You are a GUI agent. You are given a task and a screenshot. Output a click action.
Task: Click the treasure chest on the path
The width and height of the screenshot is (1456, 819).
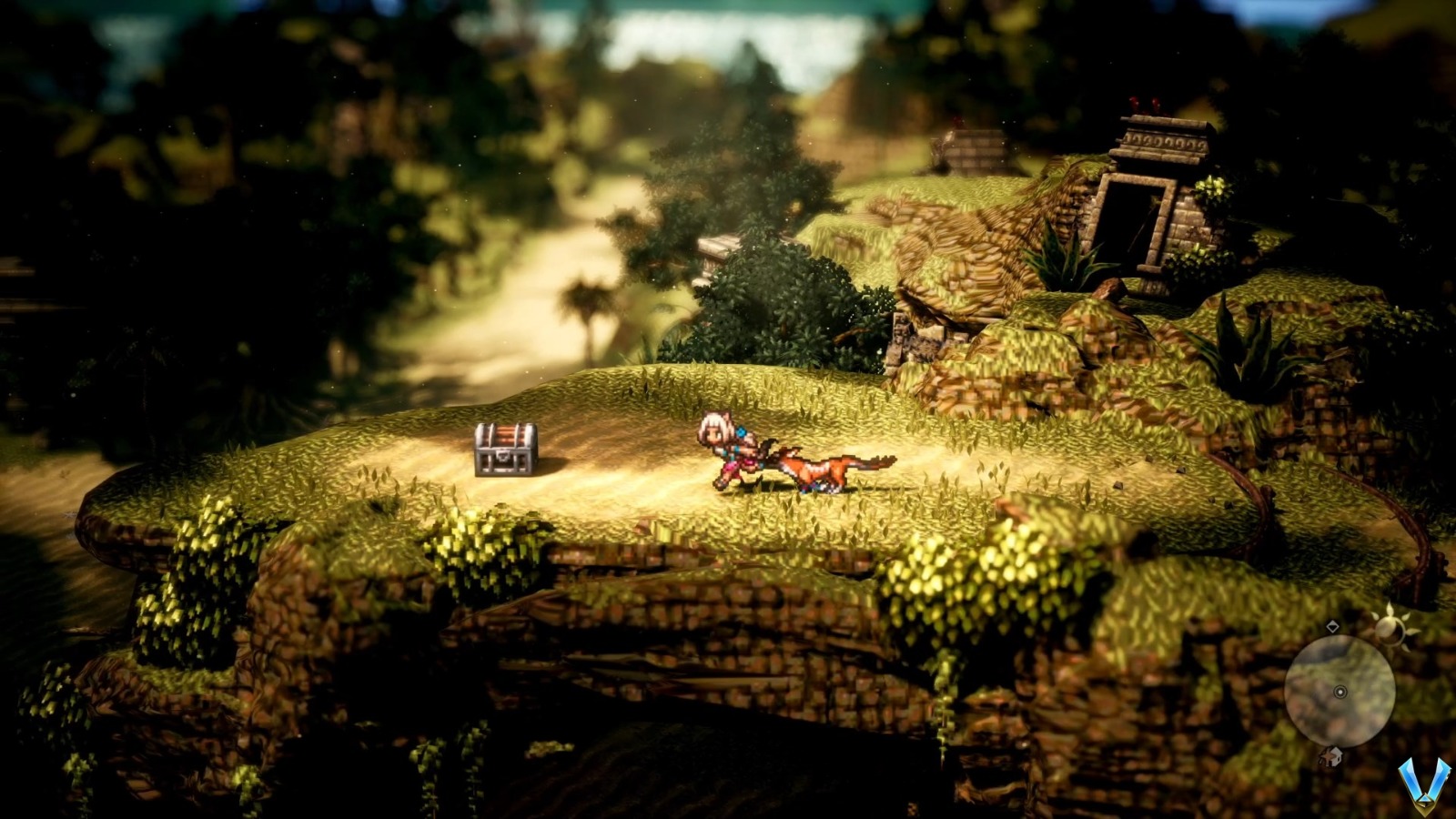point(506,450)
